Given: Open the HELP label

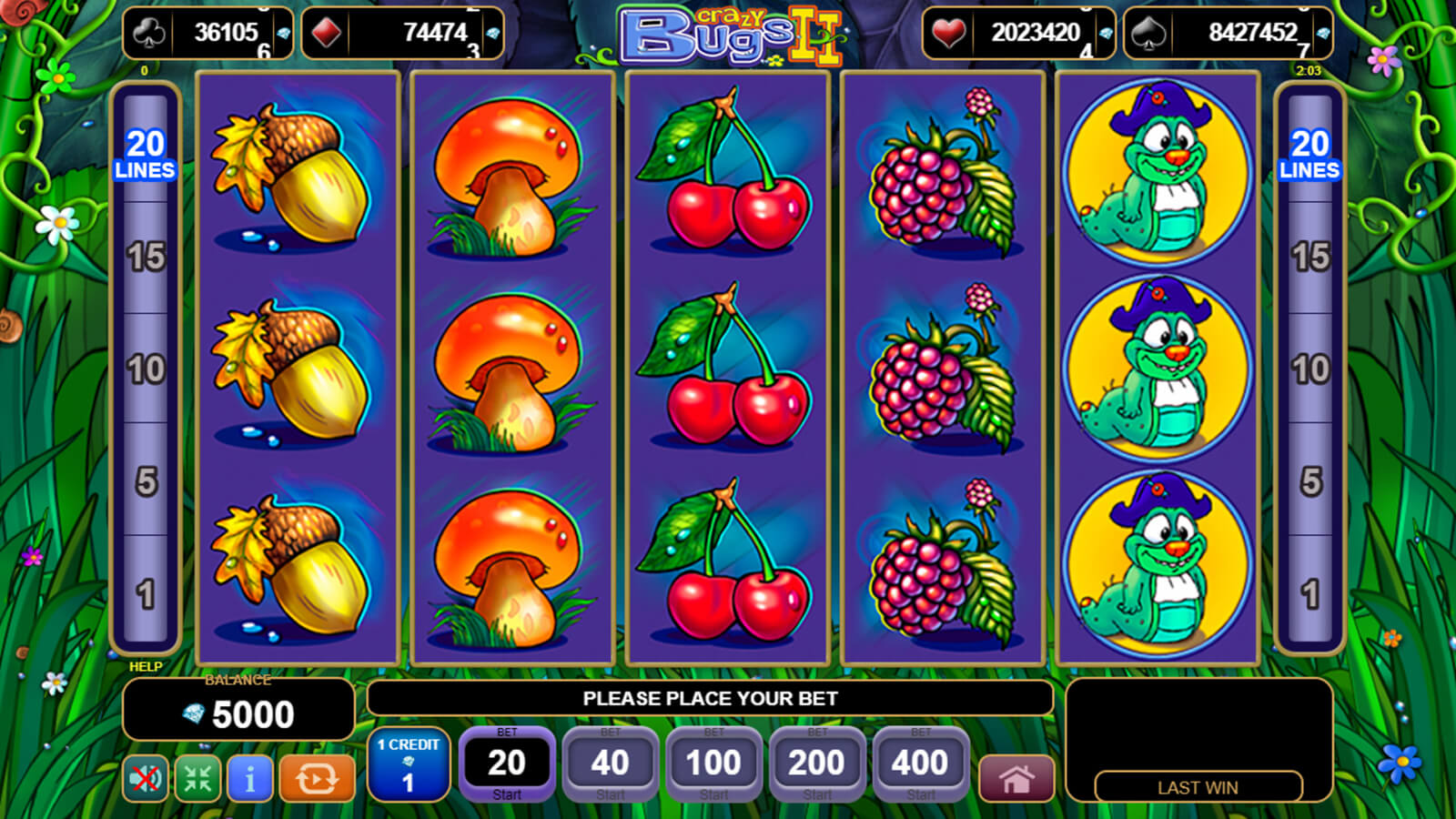Looking at the screenshot, I should point(146,666).
